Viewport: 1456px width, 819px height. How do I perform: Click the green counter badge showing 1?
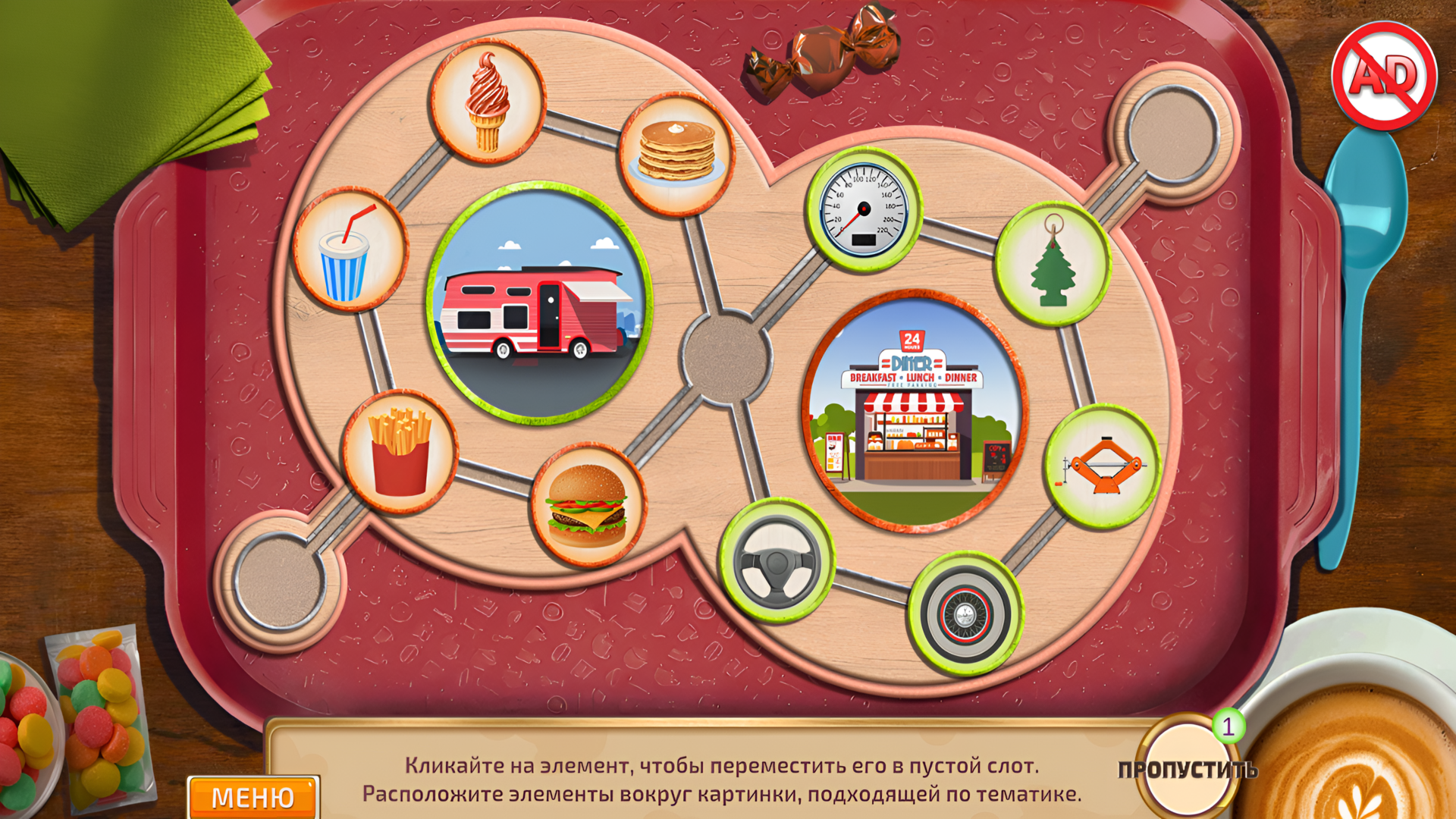[1228, 726]
